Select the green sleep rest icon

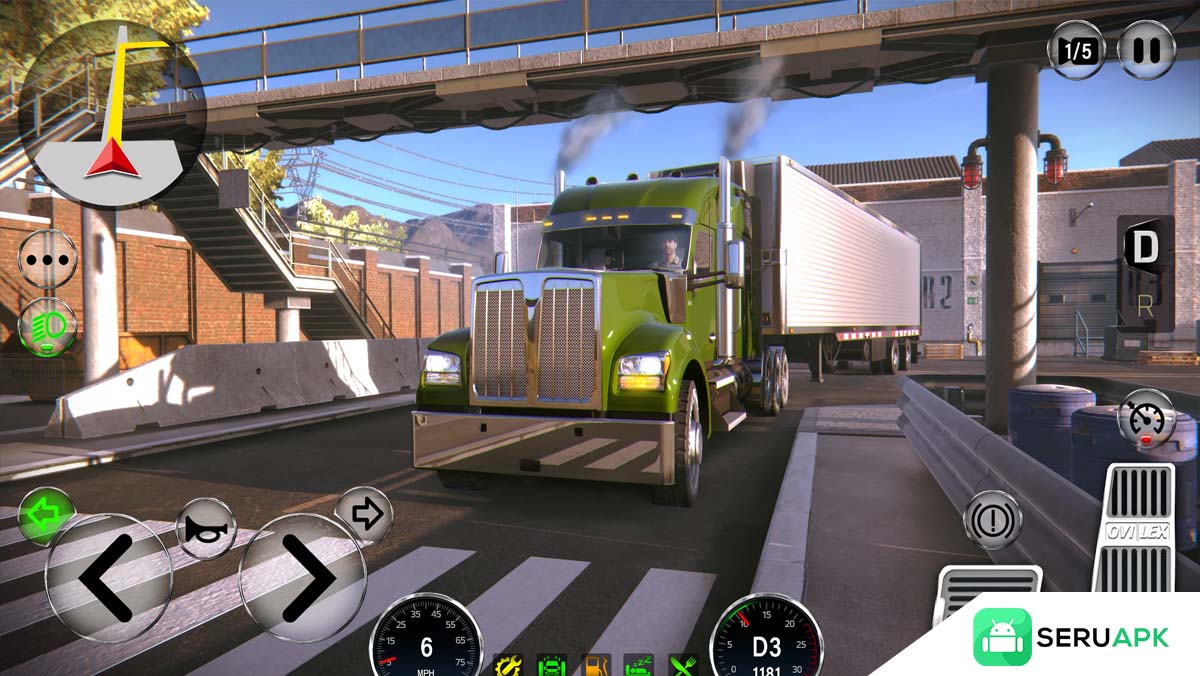click(639, 665)
